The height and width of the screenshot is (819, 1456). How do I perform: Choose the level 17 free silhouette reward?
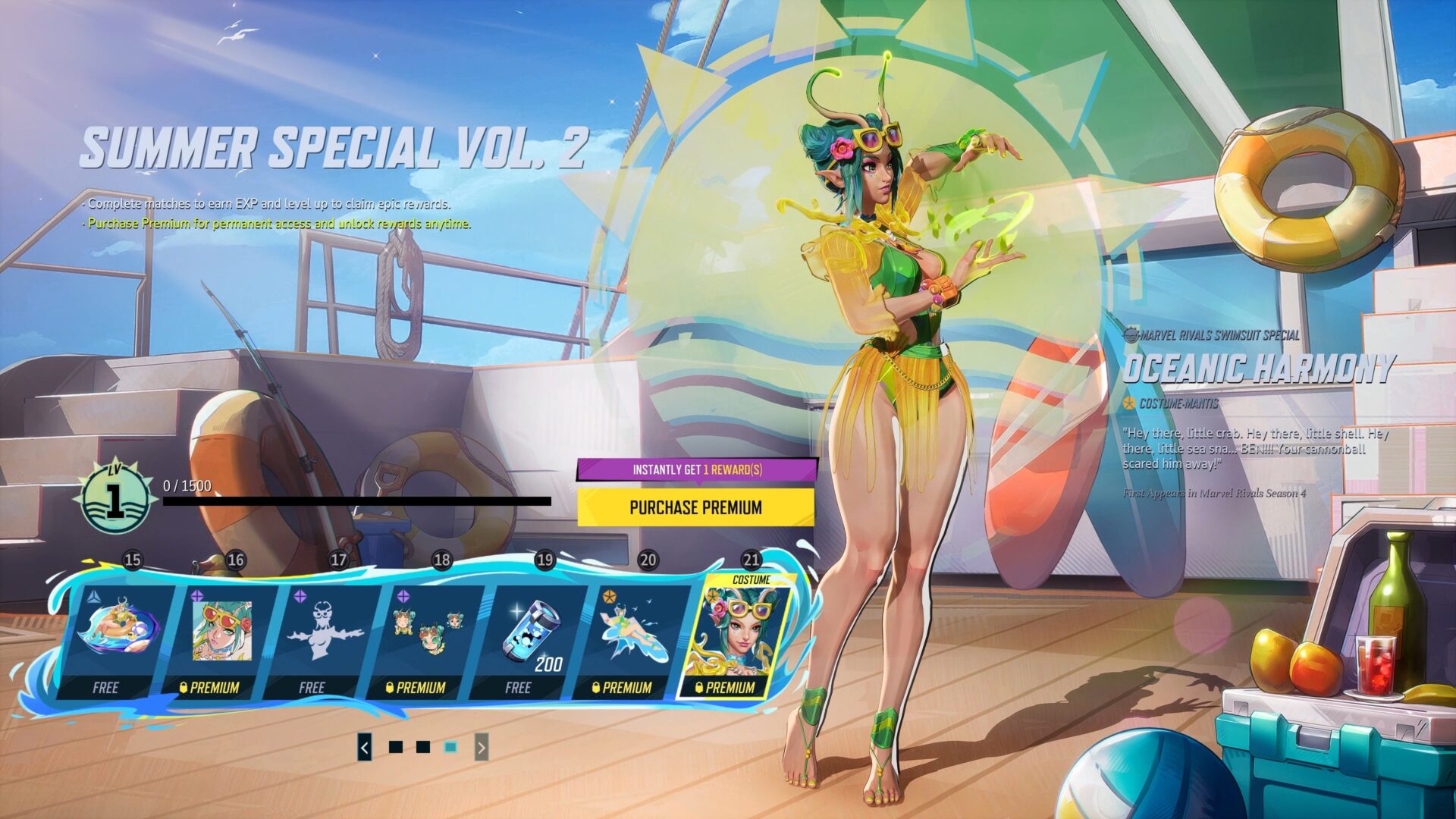coord(323,639)
